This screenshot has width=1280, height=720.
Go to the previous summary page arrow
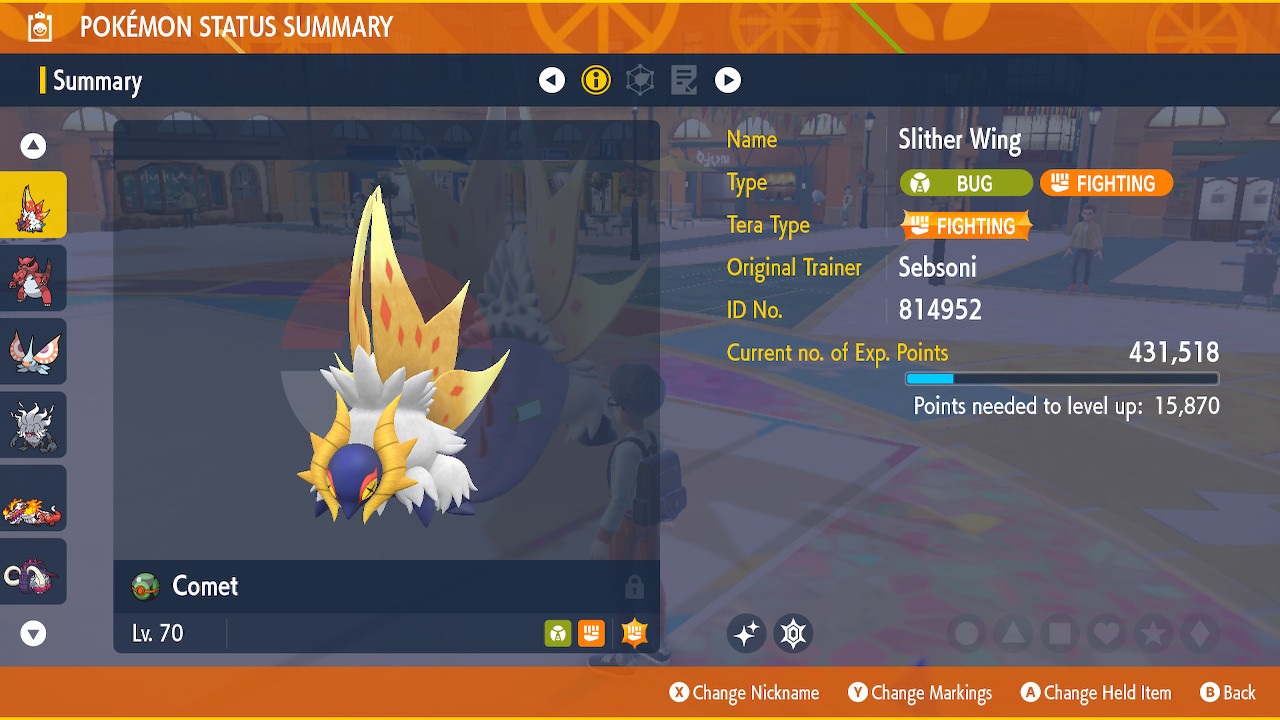(552, 80)
